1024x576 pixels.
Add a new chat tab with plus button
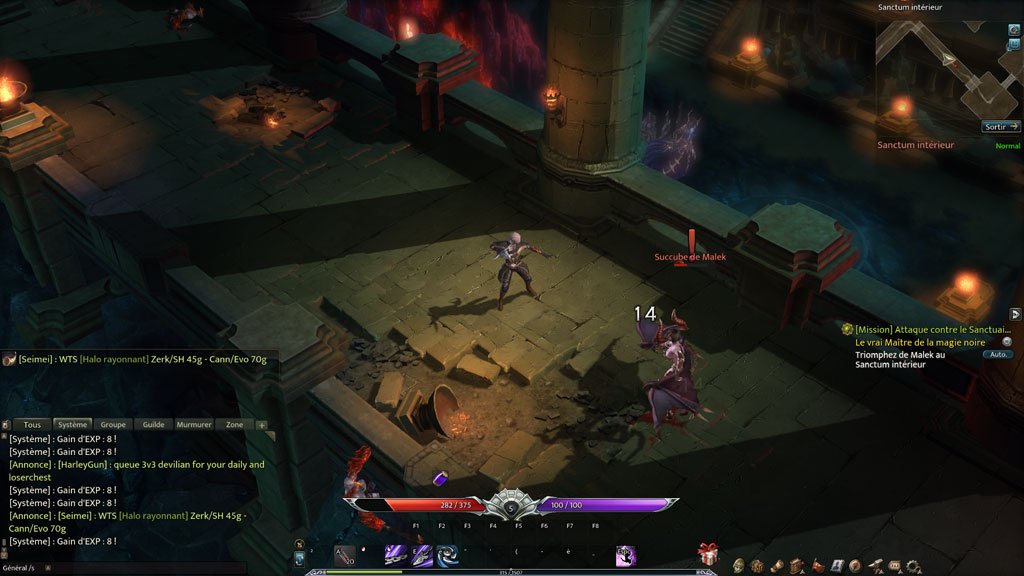point(262,425)
